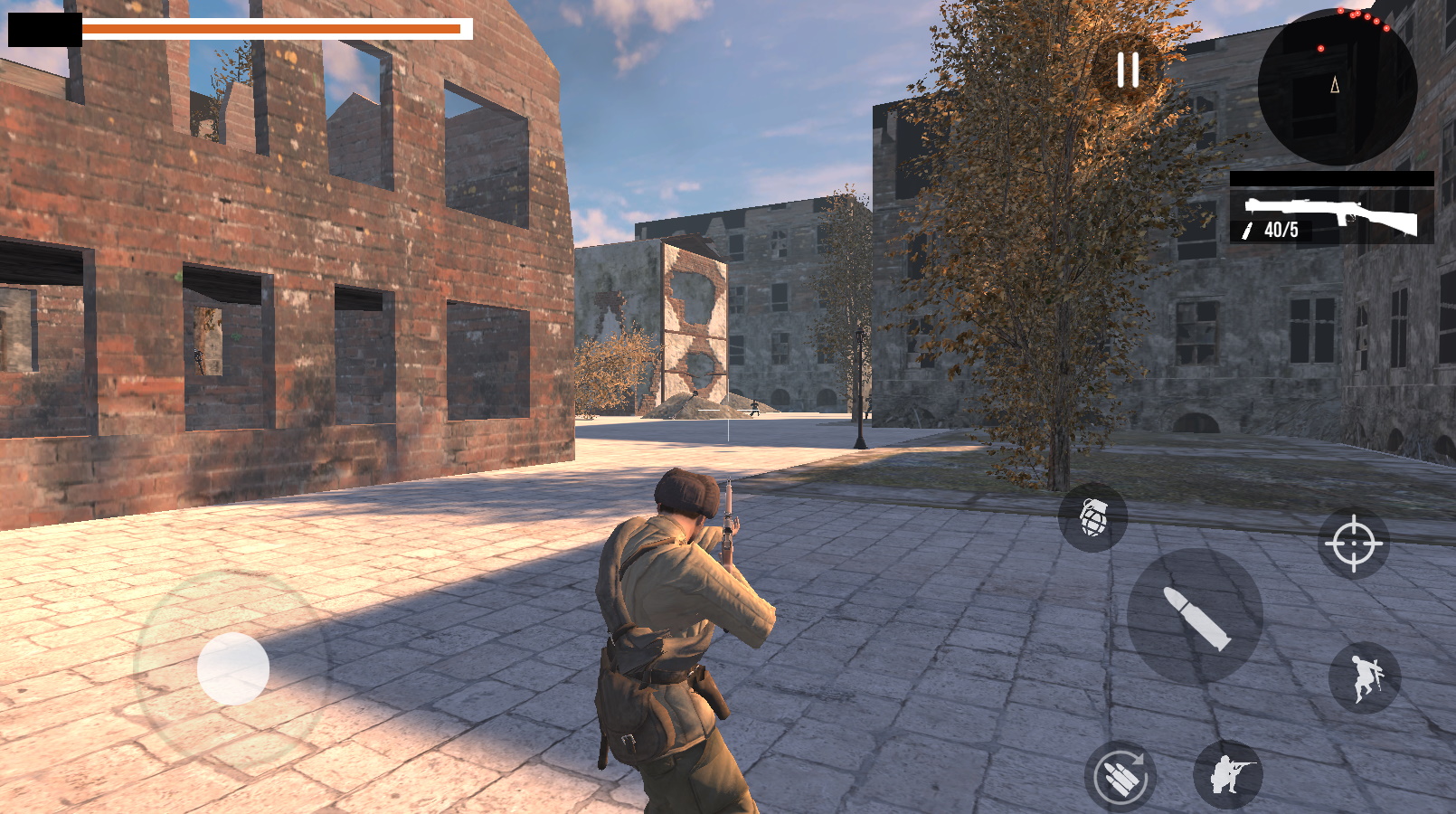
Task: Select the 40/5 ammo counter
Action: [x=1281, y=231]
